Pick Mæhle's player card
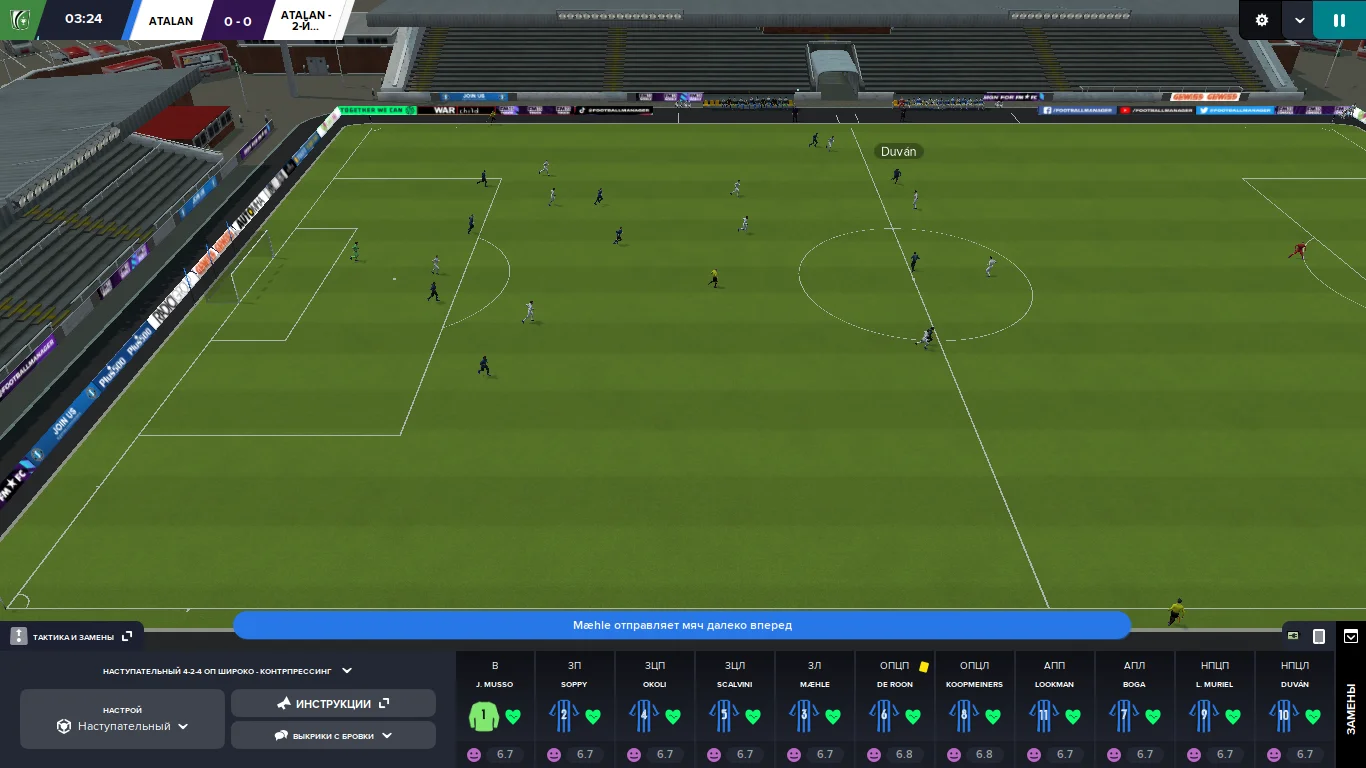Image resolution: width=1366 pixels, height=768 pixels. tap(814, 708)
